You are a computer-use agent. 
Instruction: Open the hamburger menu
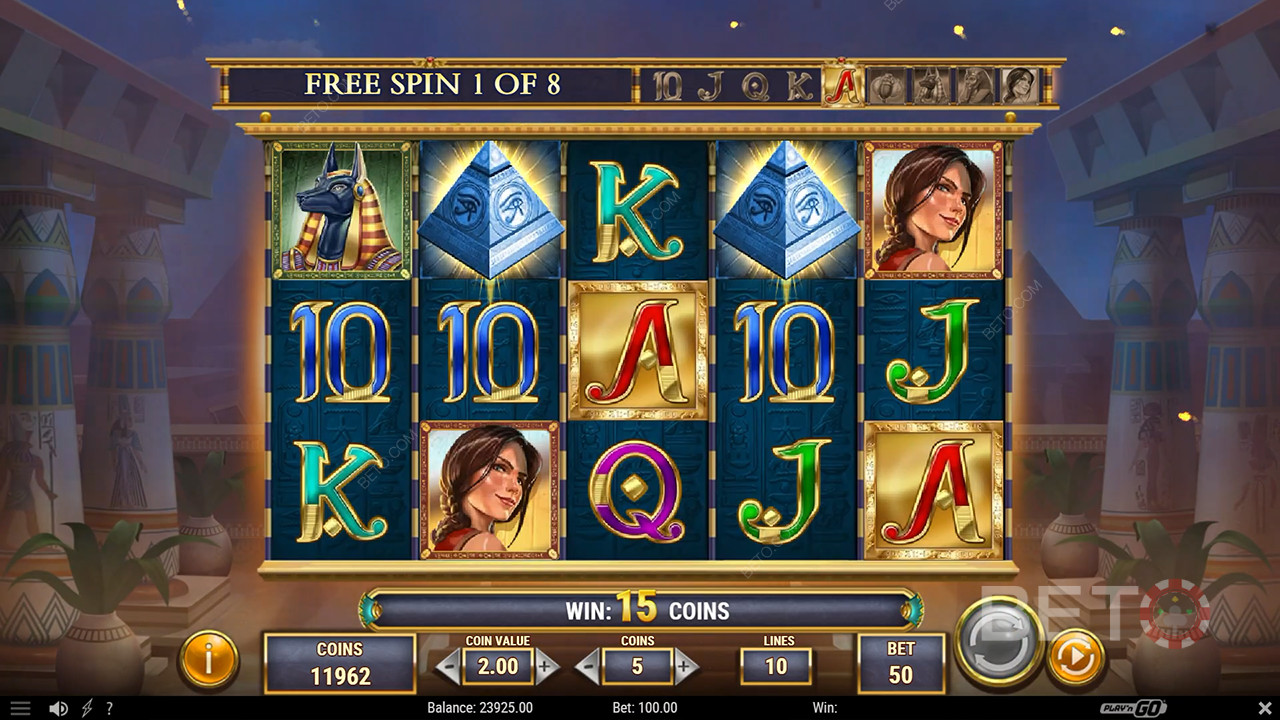pyautogui.click(x=20, y=708)
